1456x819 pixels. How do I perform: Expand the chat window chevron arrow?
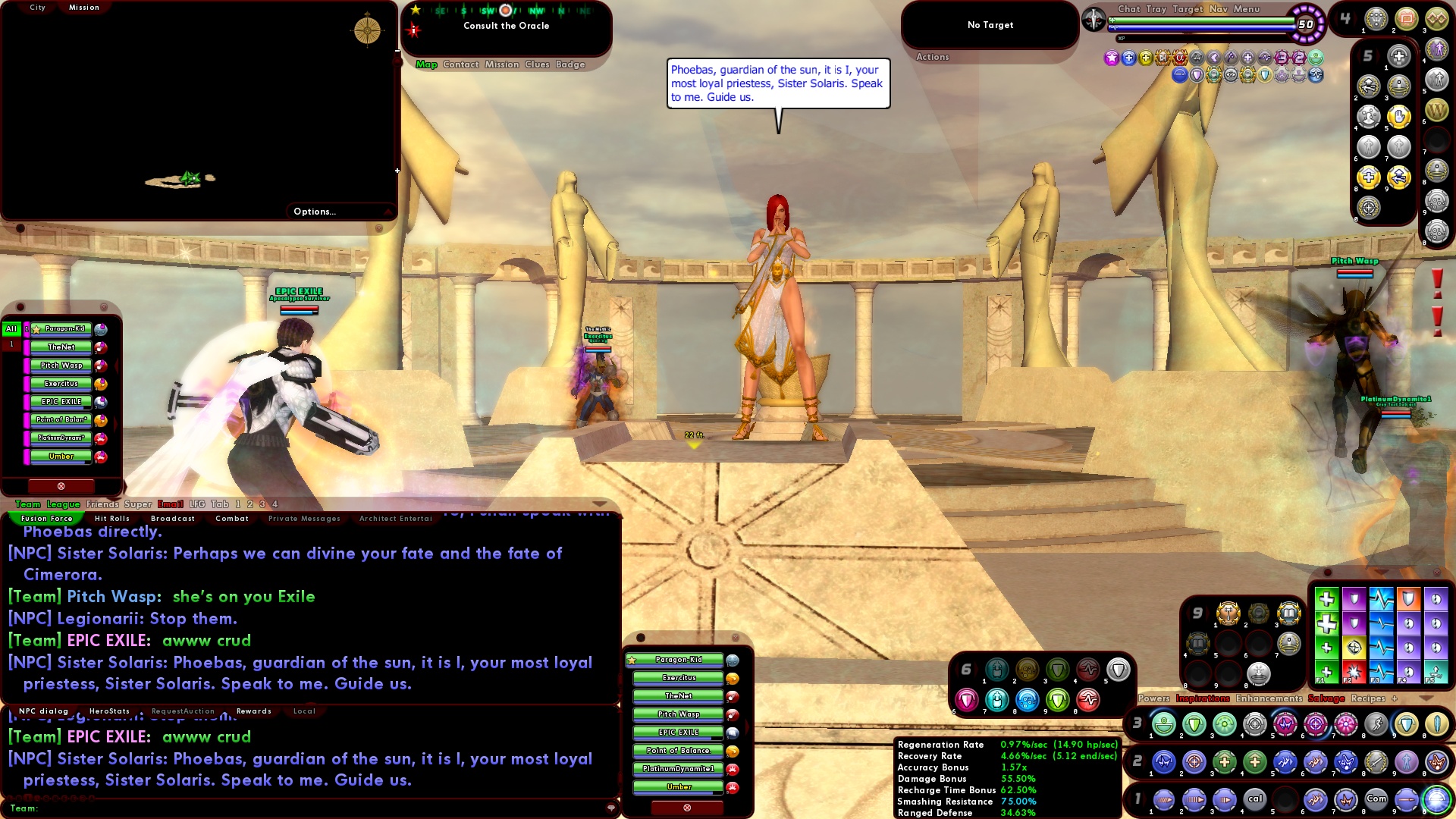point(600,504)
